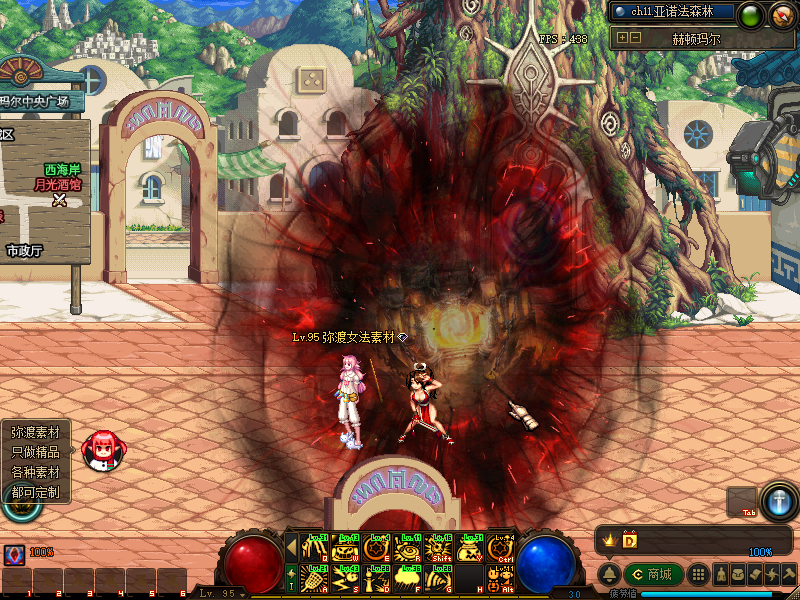
Task: Click the glowing sword round icon
Action: click(778, 500)
